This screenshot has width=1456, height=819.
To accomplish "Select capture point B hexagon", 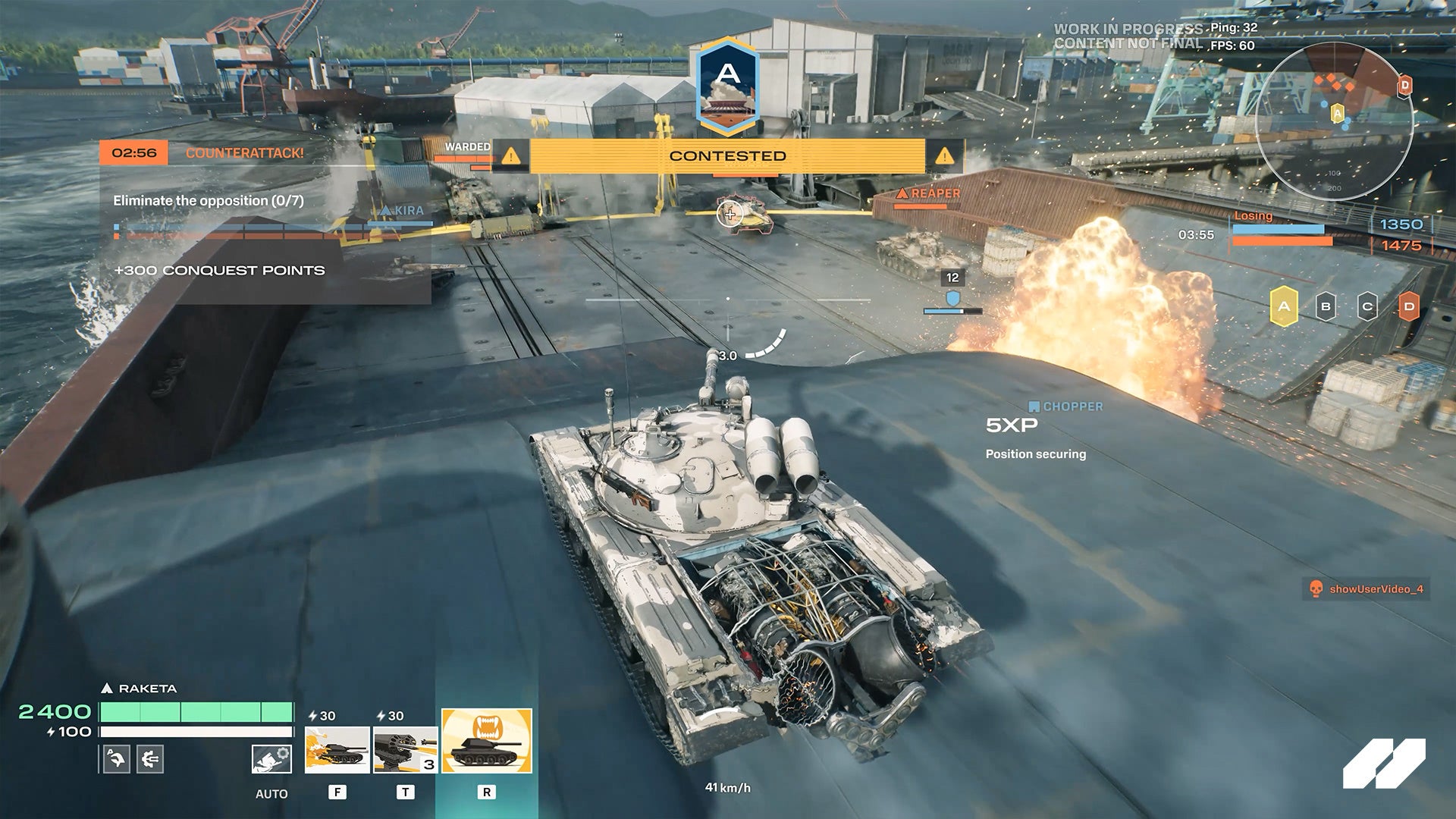I will point(1326,307).
